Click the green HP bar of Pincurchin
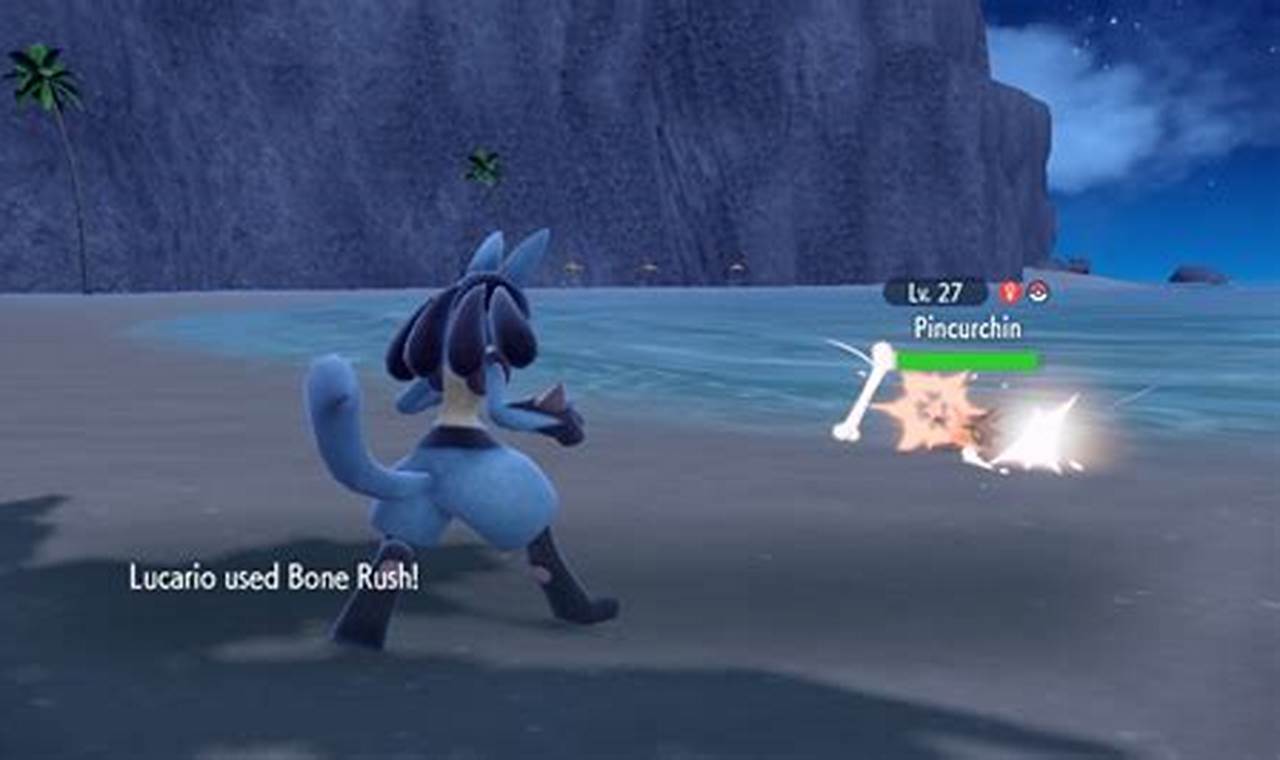1280x760 pixels. (x=968, y=358)
